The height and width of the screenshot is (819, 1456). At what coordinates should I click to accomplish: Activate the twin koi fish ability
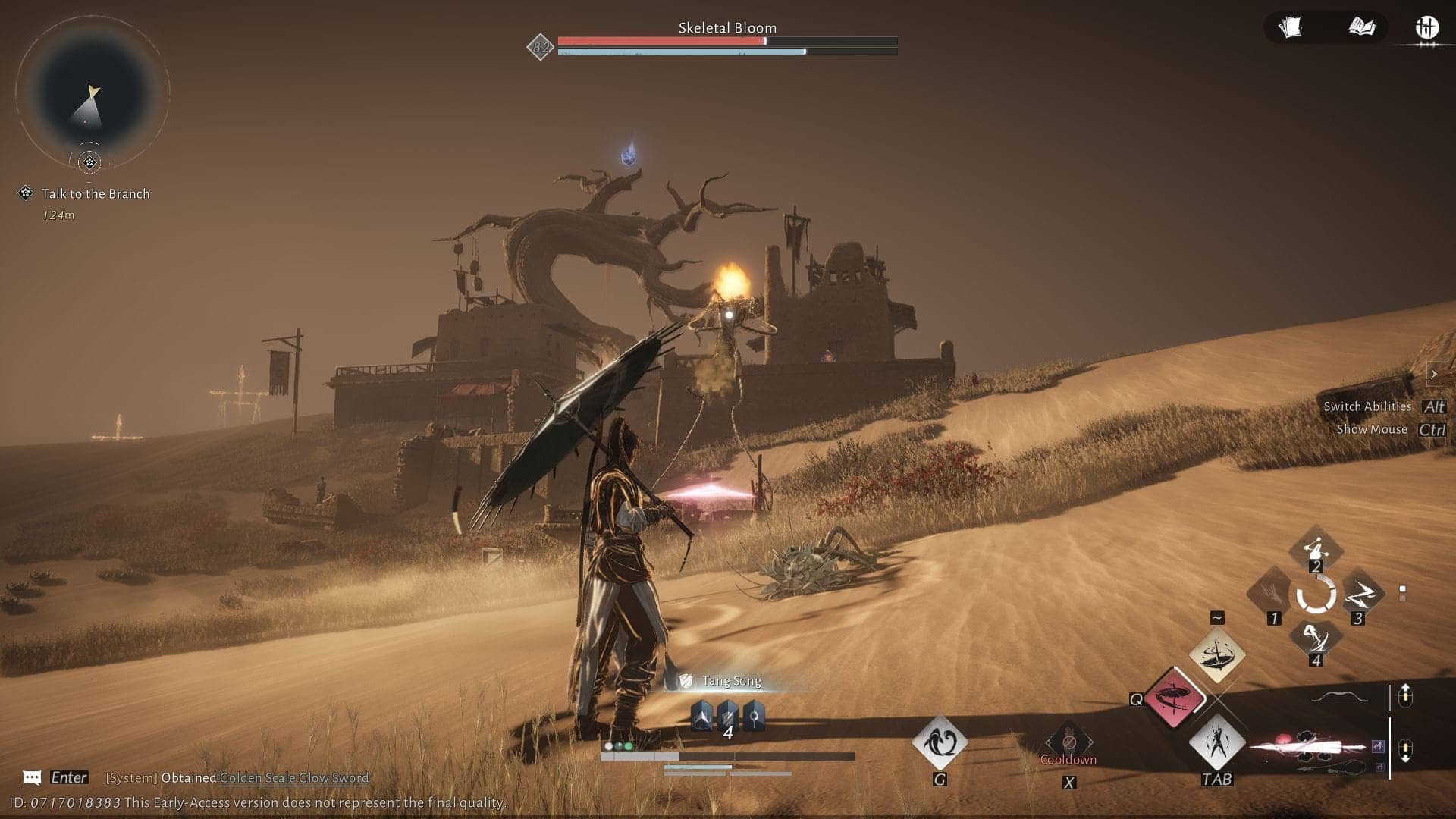(940, 741)
